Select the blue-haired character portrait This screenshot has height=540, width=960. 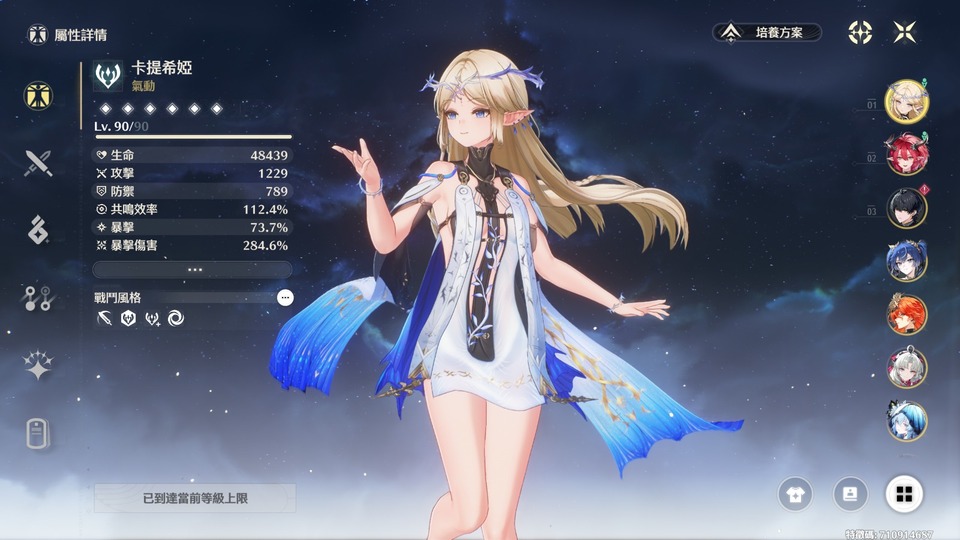point(907,261)
